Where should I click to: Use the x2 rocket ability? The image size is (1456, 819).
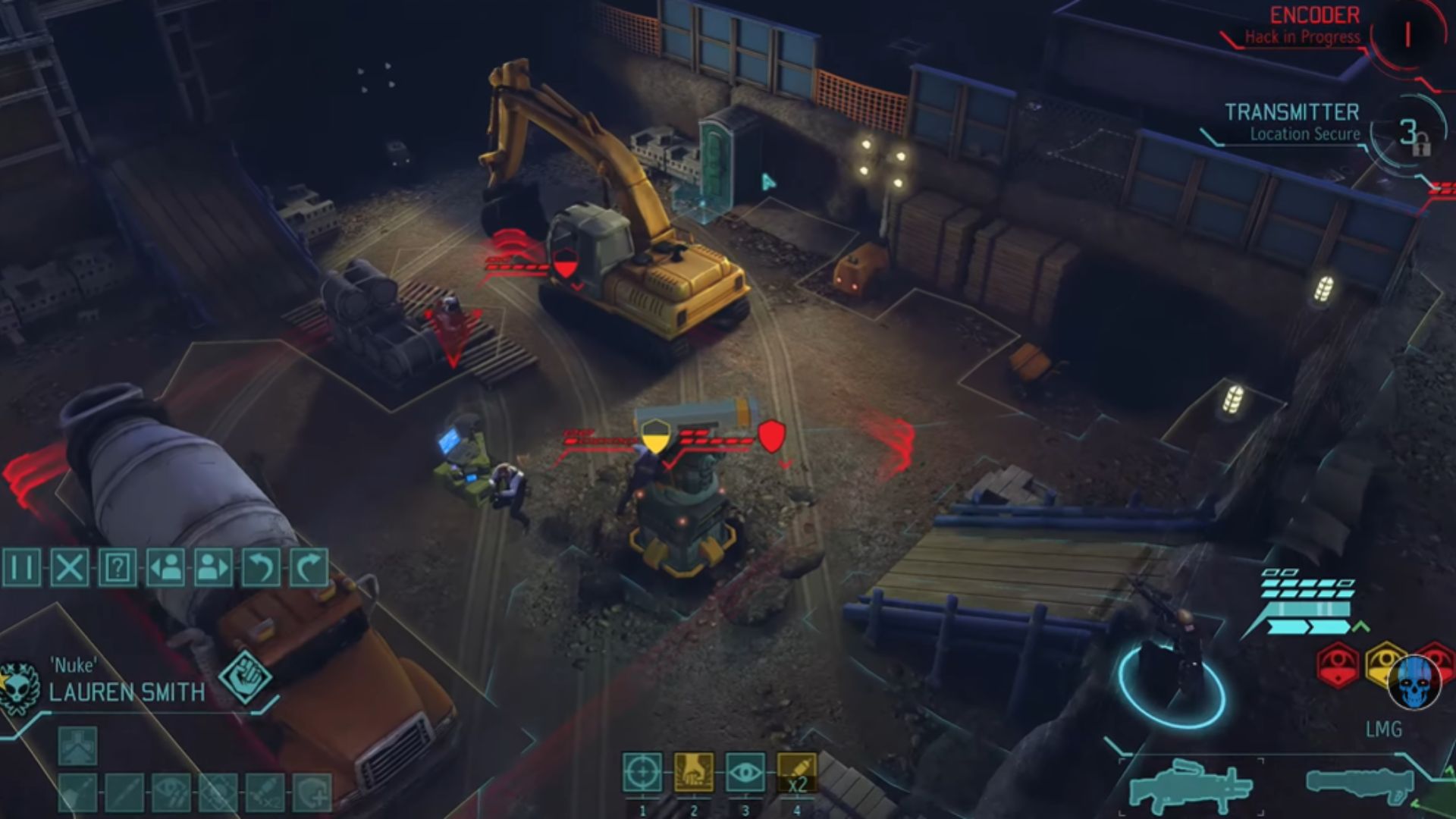797,773
